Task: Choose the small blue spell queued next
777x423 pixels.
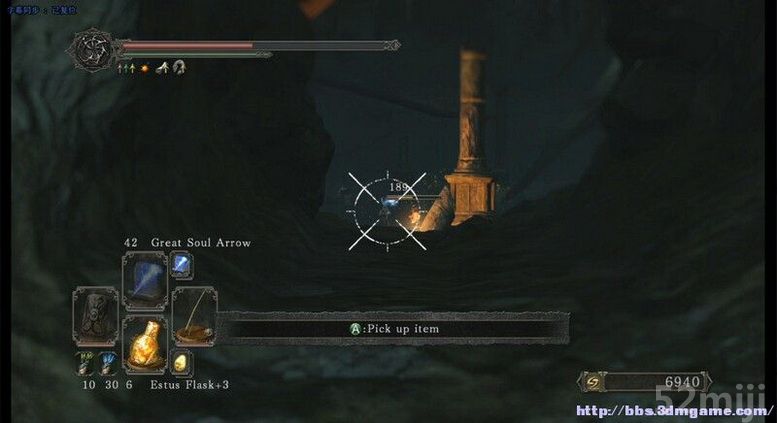Action: [x=181, y=265]
